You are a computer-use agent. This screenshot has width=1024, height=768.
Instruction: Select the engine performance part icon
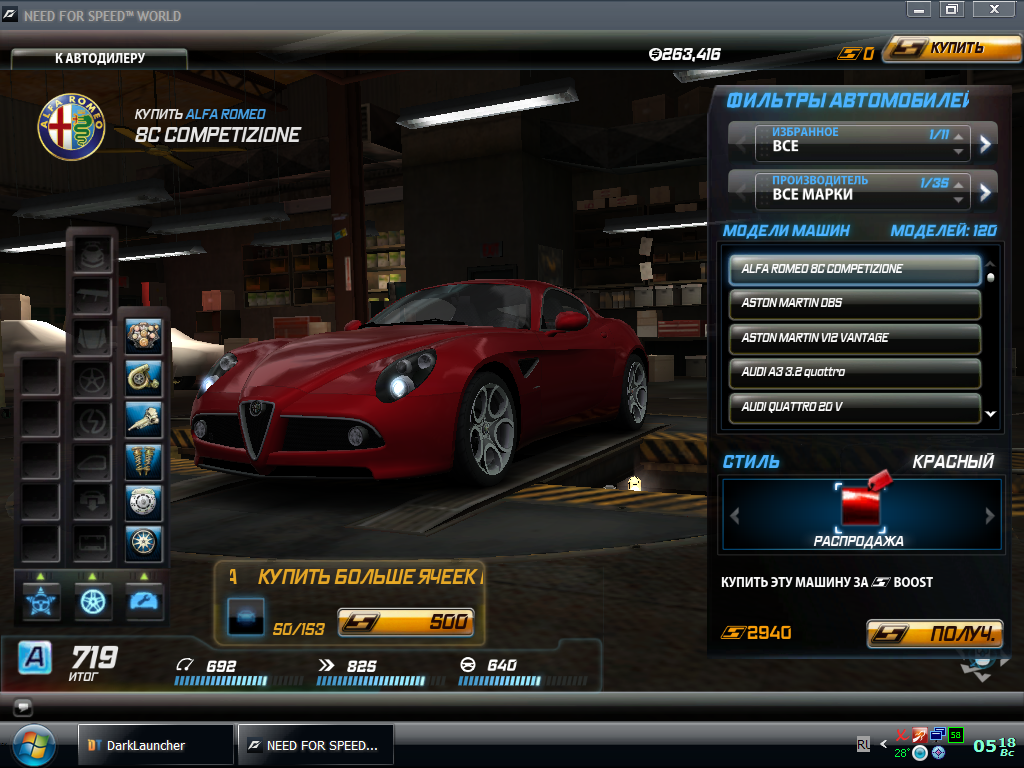coord(144,336)
